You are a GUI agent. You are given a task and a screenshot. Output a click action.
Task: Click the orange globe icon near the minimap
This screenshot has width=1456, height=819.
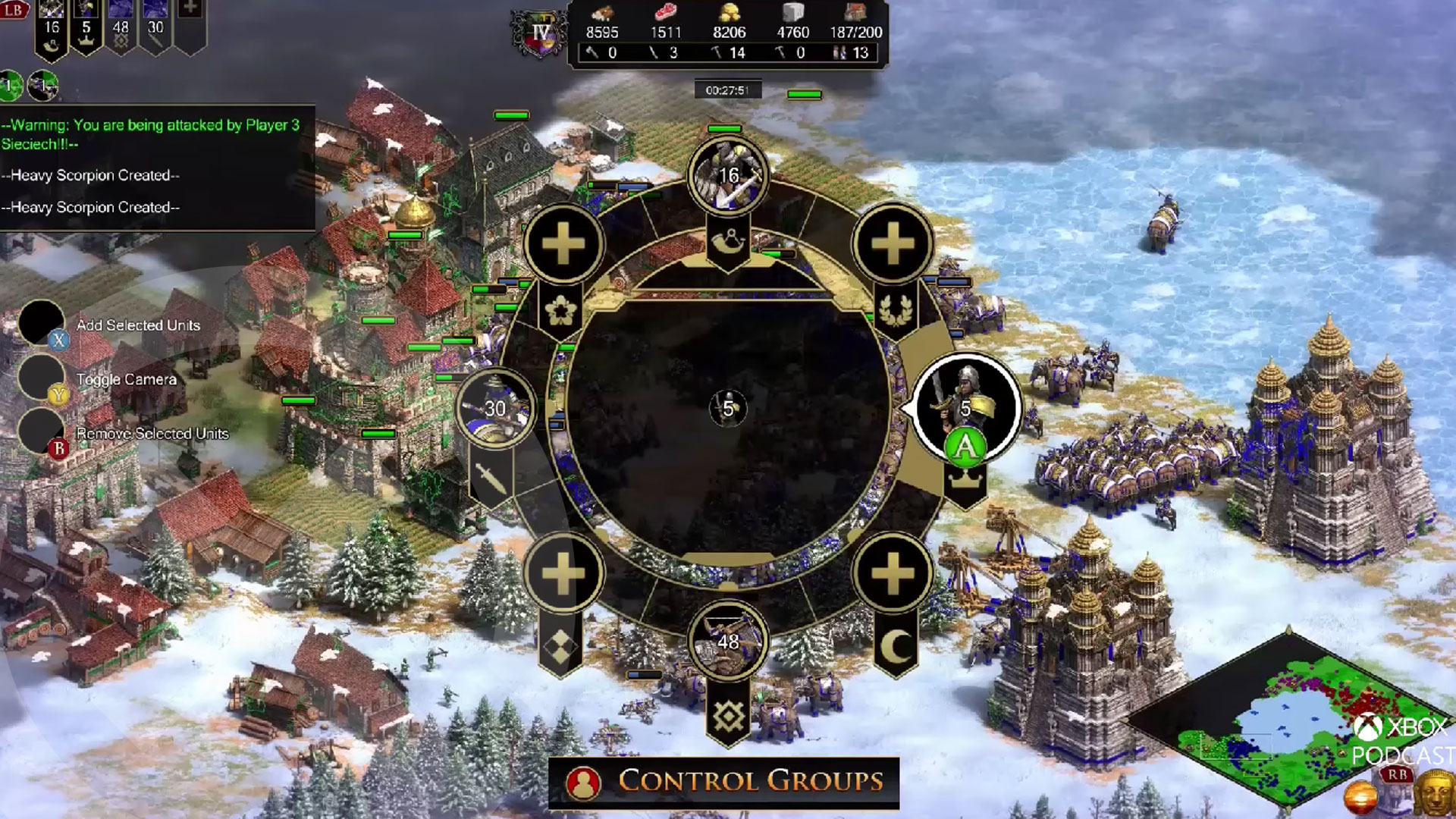pyautogui.click(x=1360, y=798)
